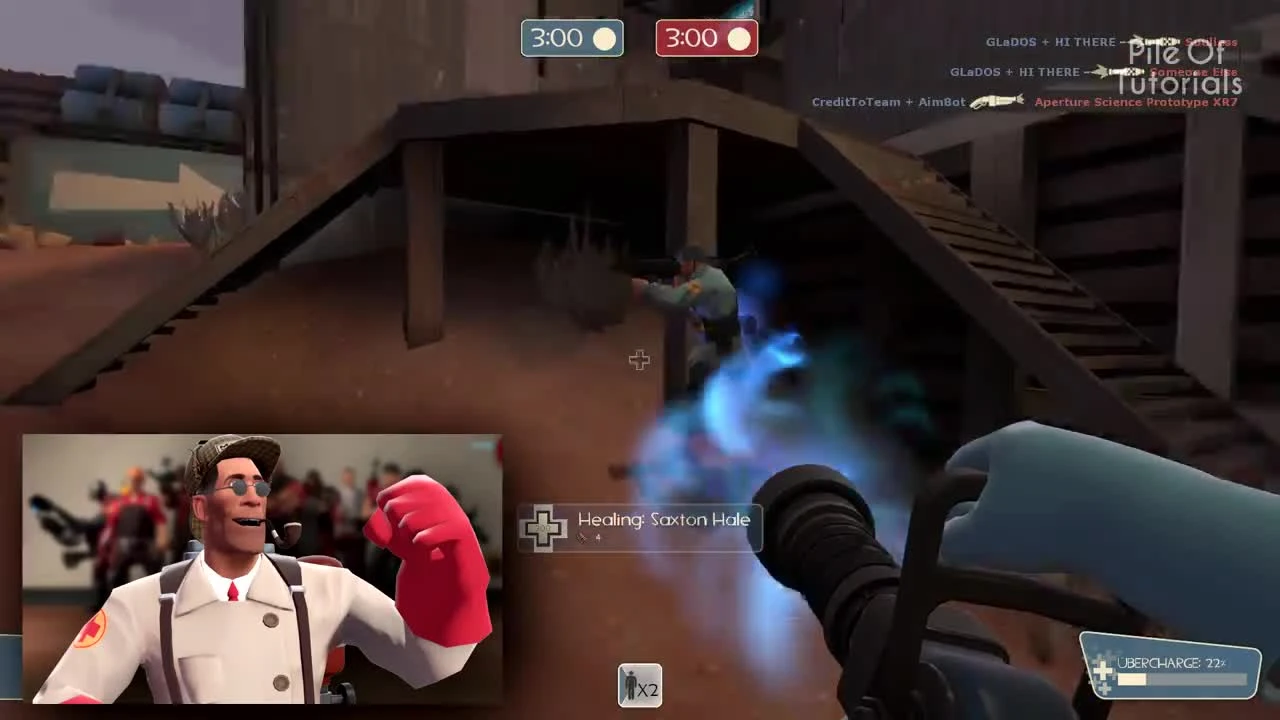Click the blue team clock circle icon

tap(604, 38)
